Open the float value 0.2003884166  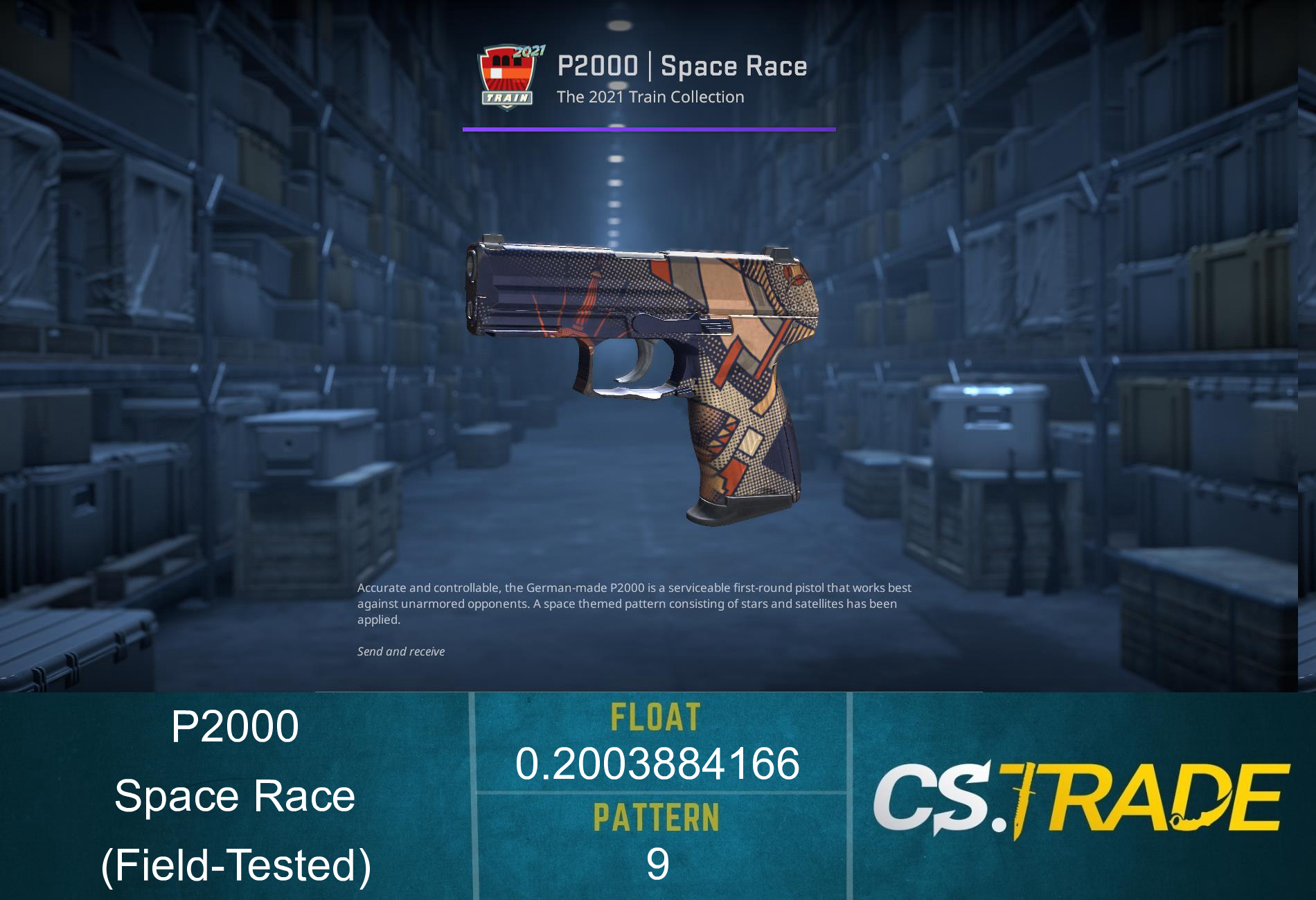click(657, 764)
